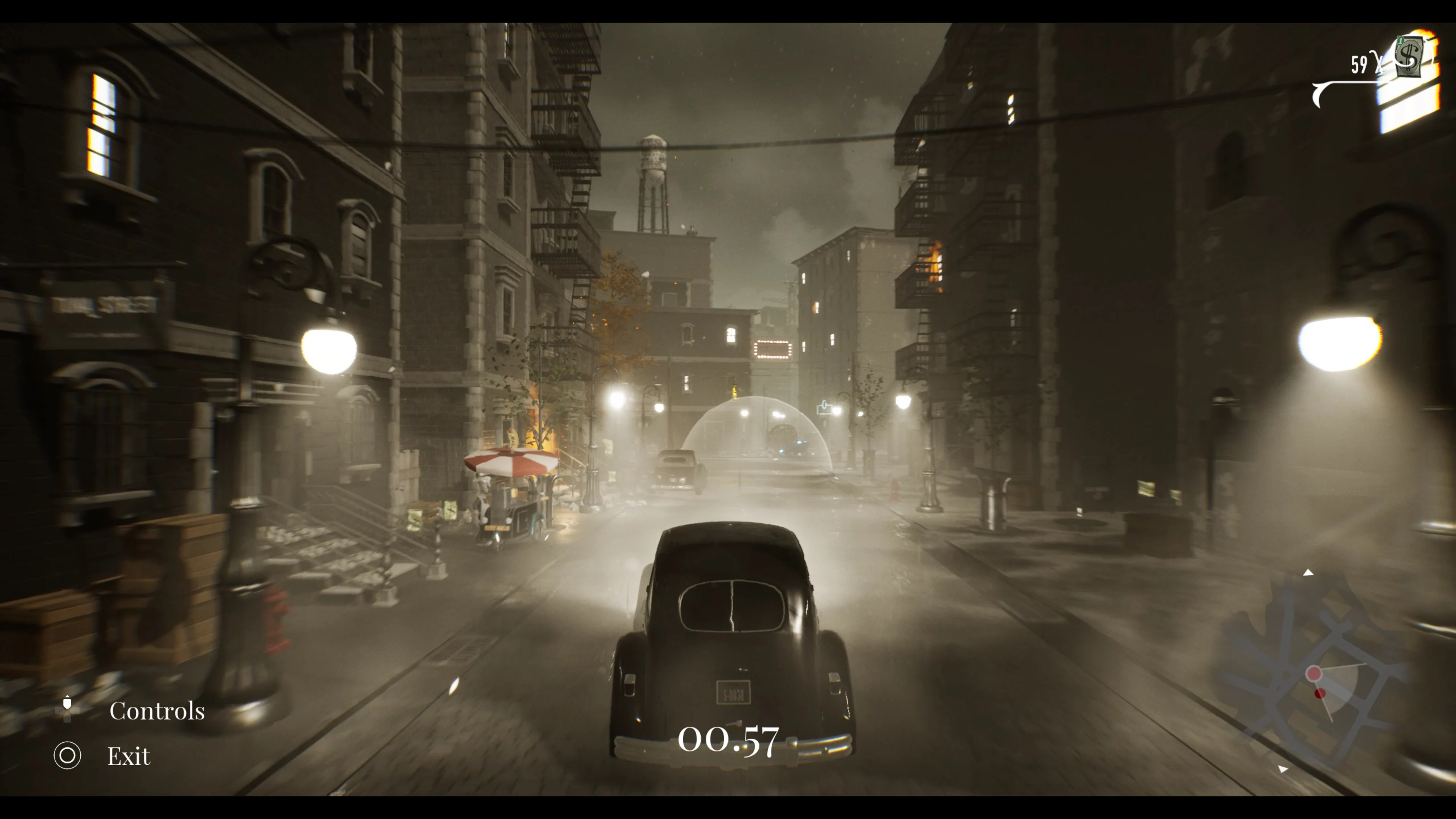1456x819 pixels.
Task: Click the green number badge on the dollar icon
Action: click(1401, 41)
